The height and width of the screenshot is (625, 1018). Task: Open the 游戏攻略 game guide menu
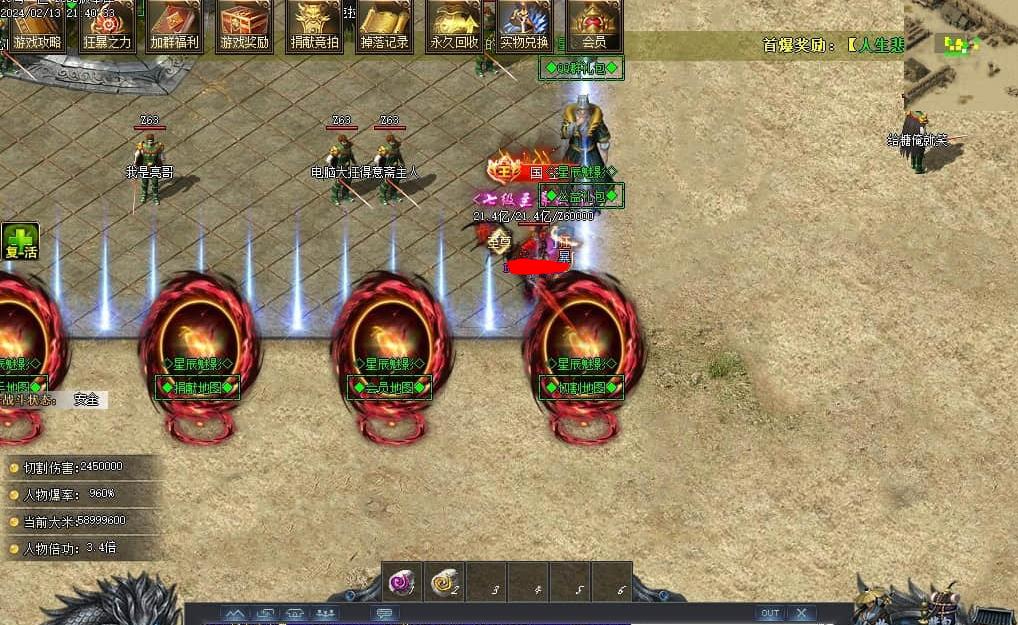tap(37, 26)
